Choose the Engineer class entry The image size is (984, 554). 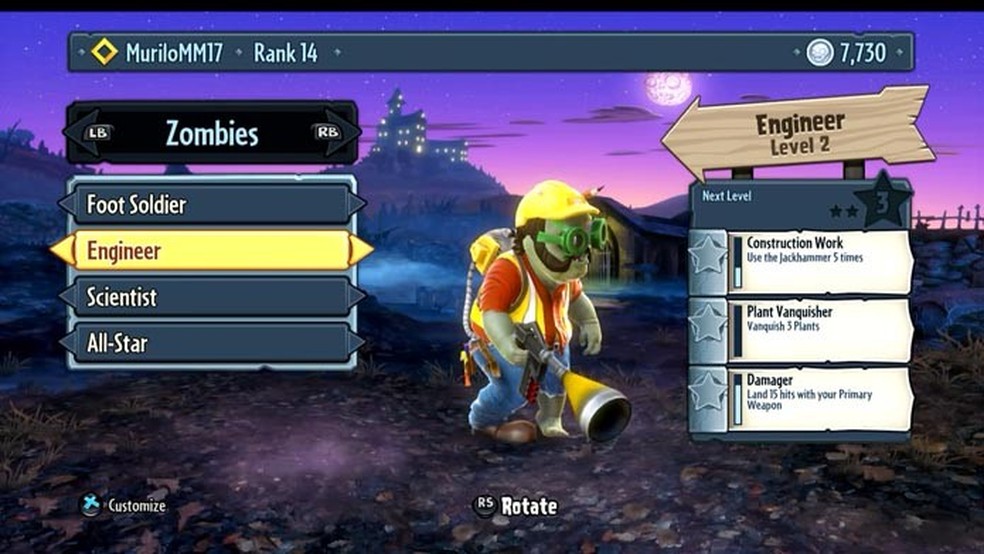pos(211,250)
